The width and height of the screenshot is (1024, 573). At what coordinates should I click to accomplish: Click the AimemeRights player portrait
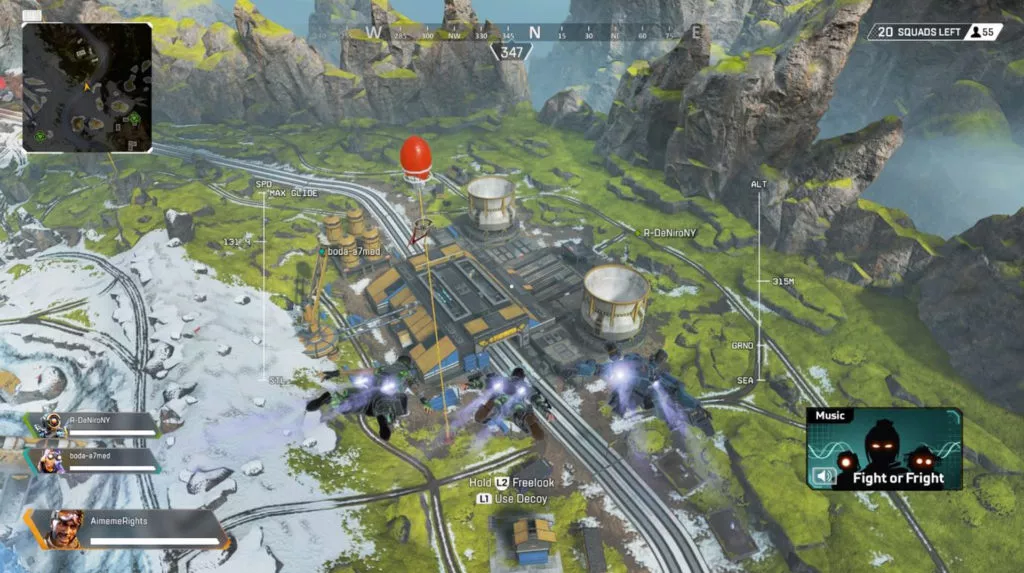click(x=66, y=527)
